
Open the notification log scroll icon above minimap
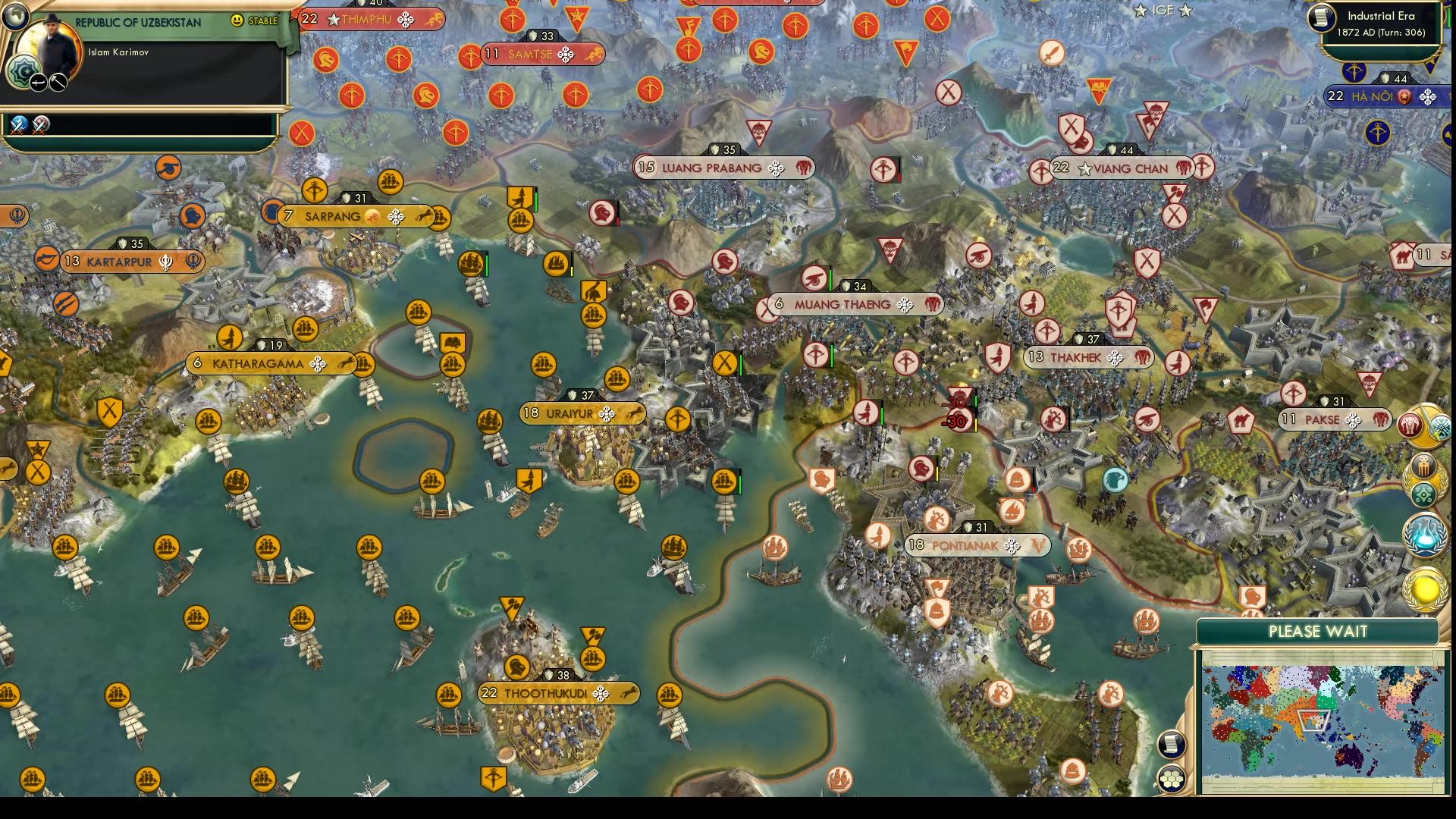[x=1172, y=743]
